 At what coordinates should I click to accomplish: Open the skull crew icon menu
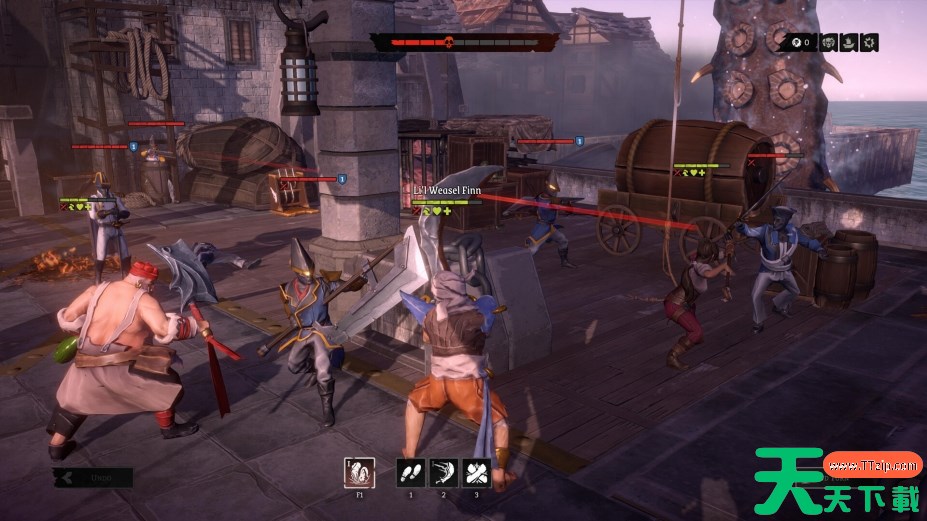click(x=829, y=42)
